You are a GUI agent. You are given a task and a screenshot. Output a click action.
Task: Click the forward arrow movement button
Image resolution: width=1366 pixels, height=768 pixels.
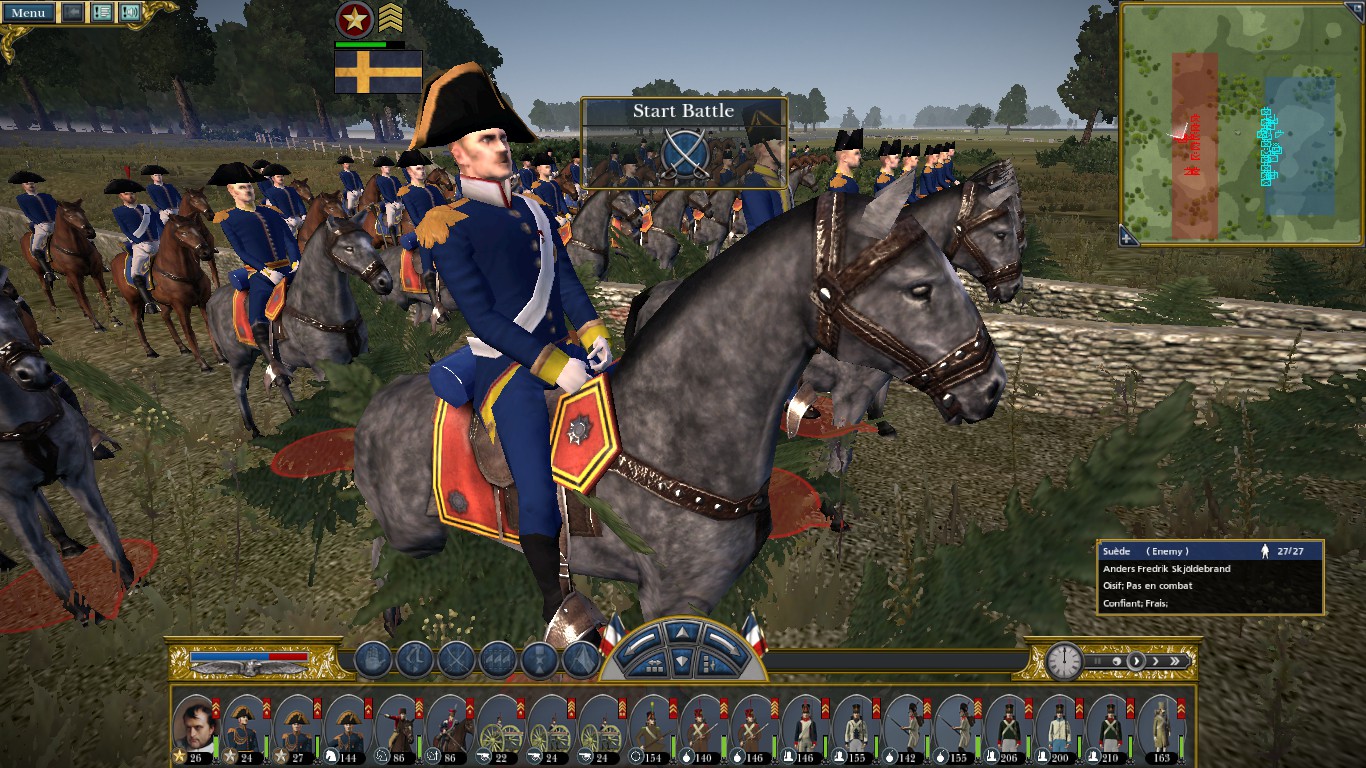(680, 632)
